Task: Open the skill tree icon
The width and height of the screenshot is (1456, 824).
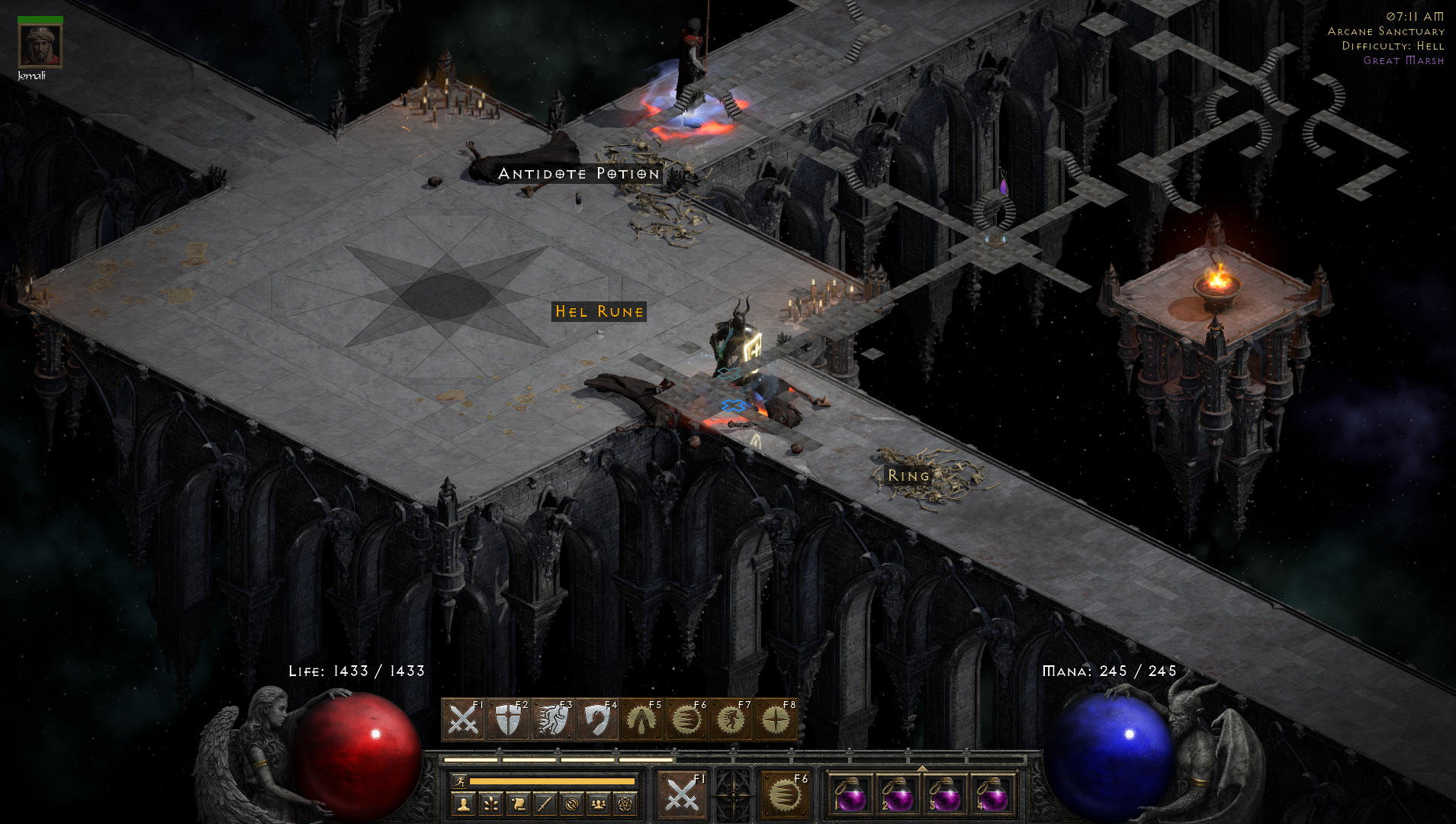Action: pyautogui.click(x=490, y=803)
